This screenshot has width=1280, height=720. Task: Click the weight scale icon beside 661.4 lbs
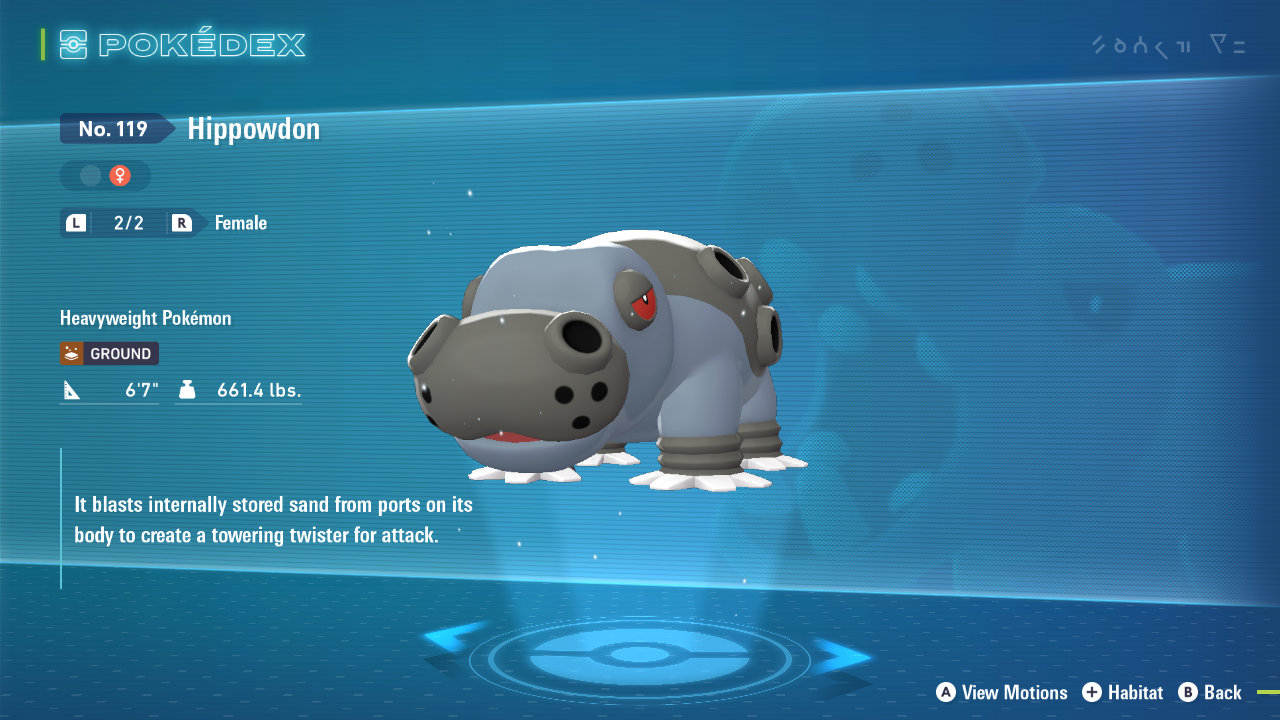click(189, 390)
